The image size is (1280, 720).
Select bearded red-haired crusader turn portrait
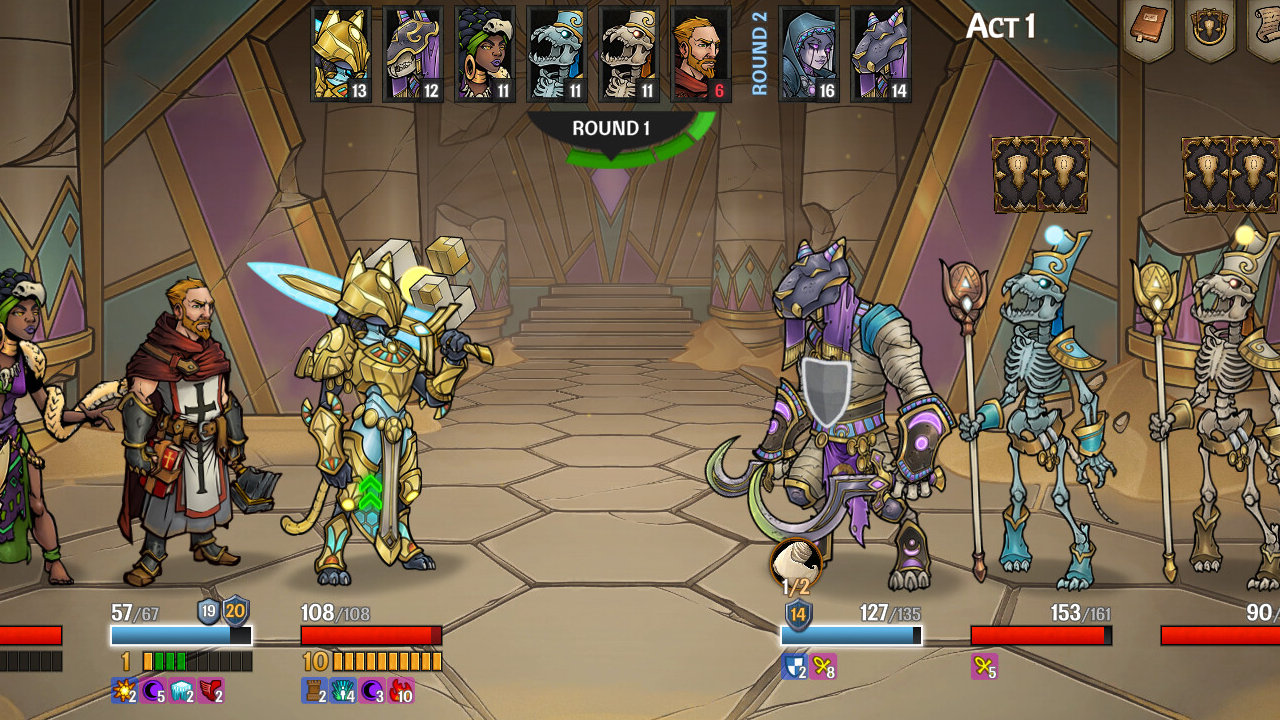pyautogui.click(x=701, y=53)
